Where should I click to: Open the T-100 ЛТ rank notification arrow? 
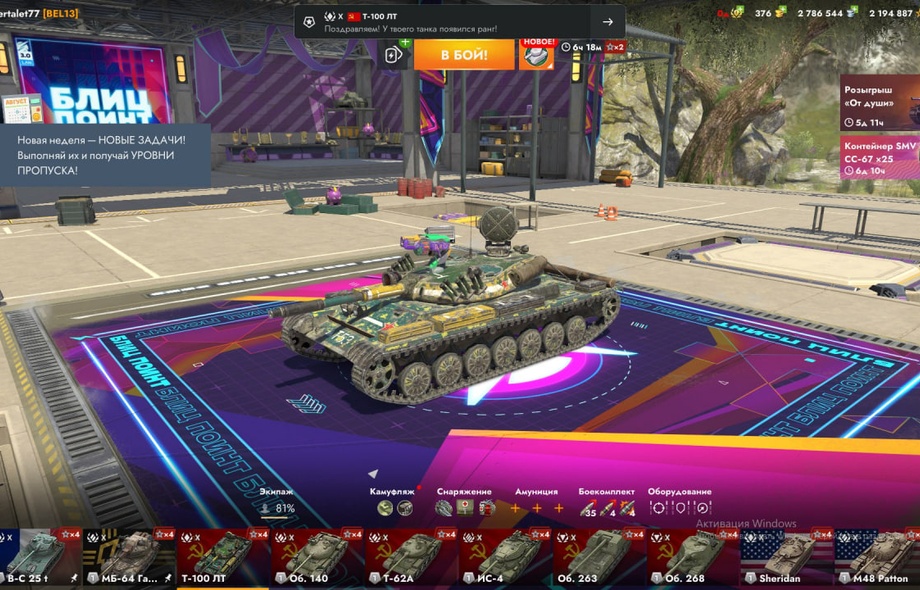[x=607, y=22]
